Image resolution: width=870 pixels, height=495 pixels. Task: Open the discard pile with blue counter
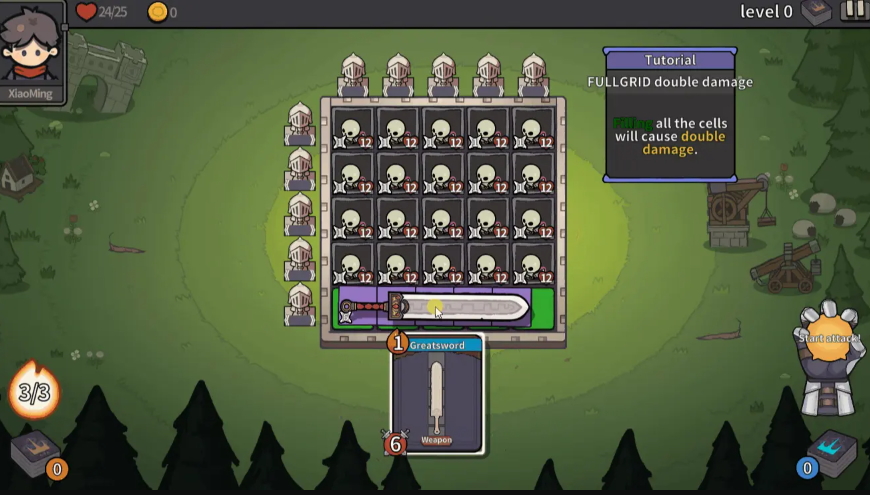(830, 454)
